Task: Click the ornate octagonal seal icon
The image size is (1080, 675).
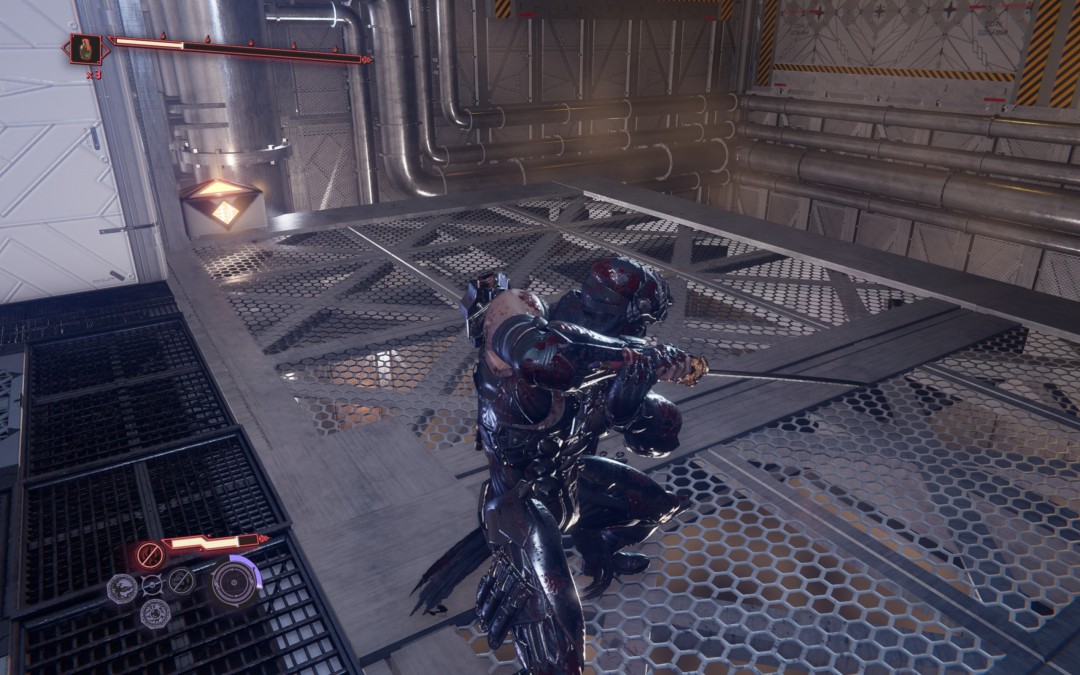Action: [x=154, y=613]
